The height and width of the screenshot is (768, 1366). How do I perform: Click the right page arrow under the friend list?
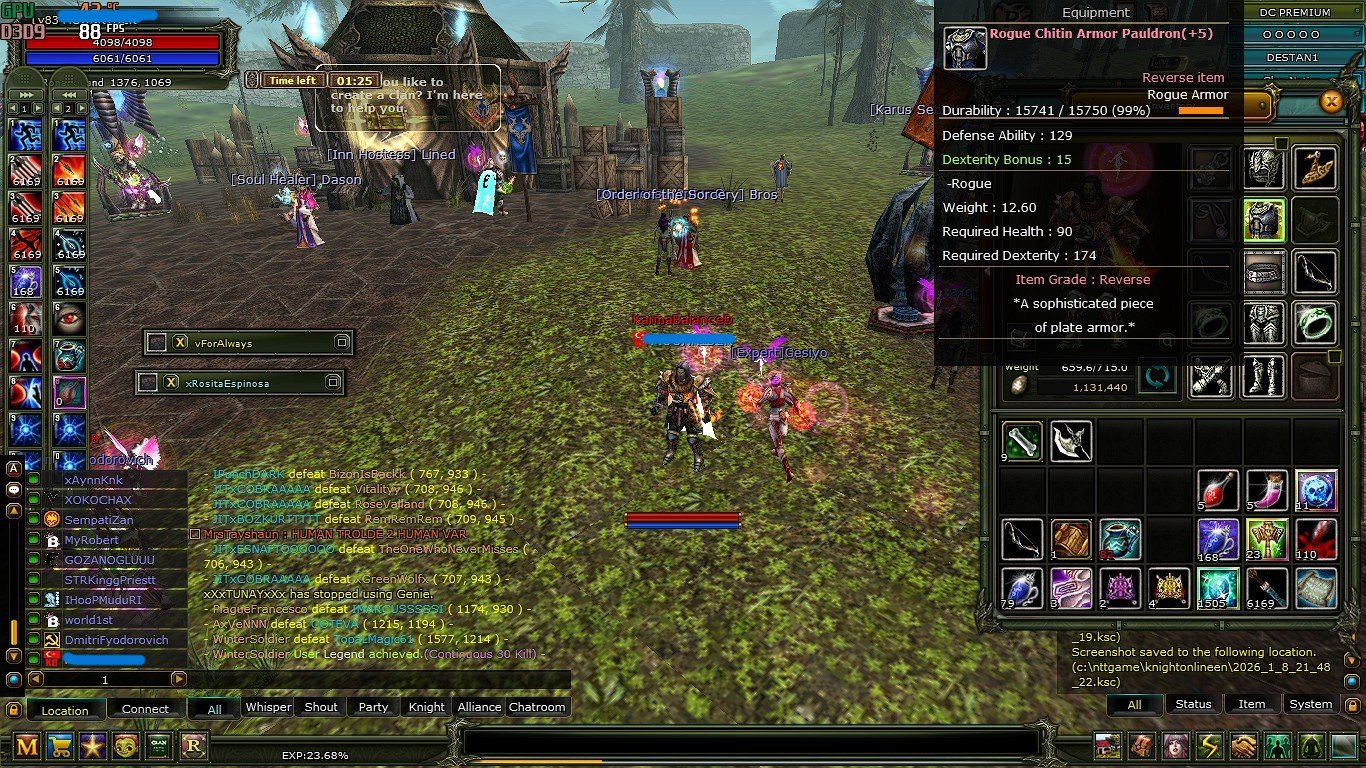(x=178, y=679)
